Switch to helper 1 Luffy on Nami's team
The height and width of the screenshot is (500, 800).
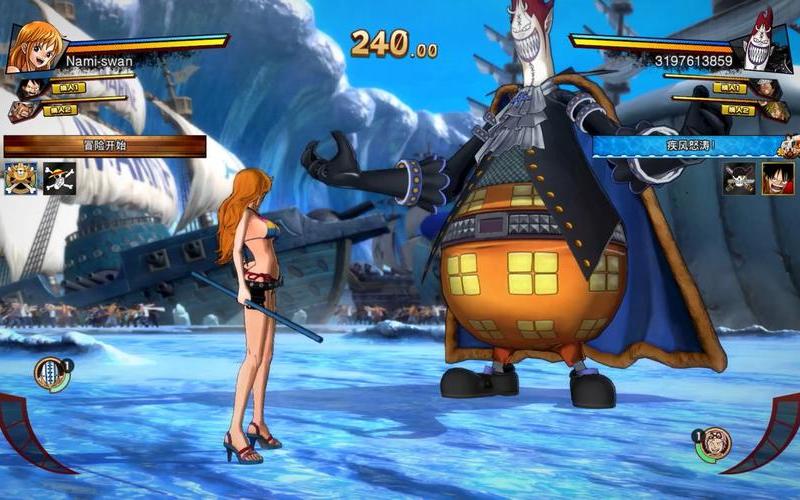pos(29,88)
